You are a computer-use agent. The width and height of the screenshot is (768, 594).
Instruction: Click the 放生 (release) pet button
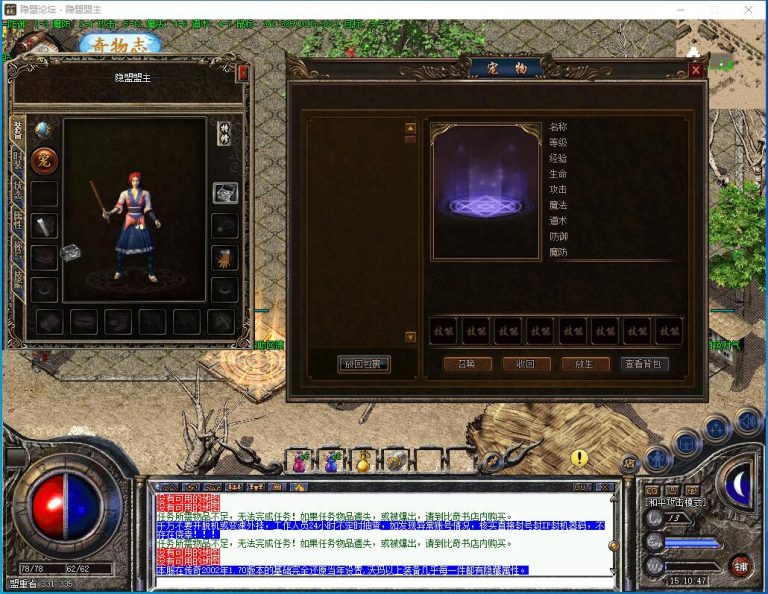(x=585, y=364)
